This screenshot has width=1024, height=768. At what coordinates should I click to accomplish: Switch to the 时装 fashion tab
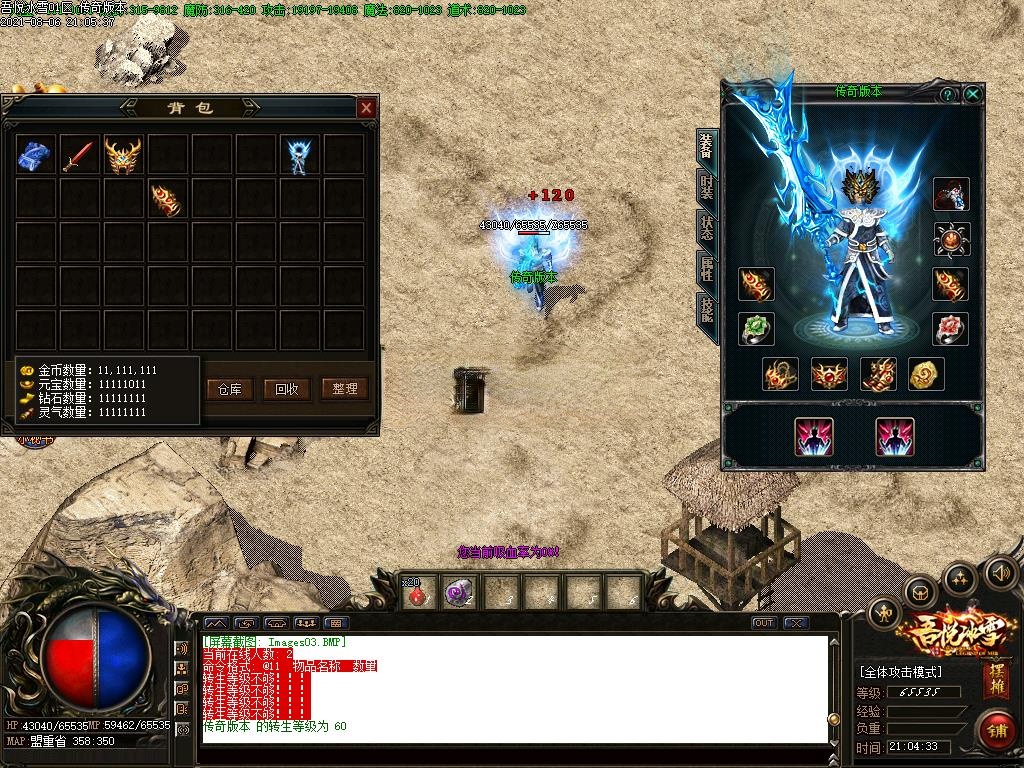707,187
